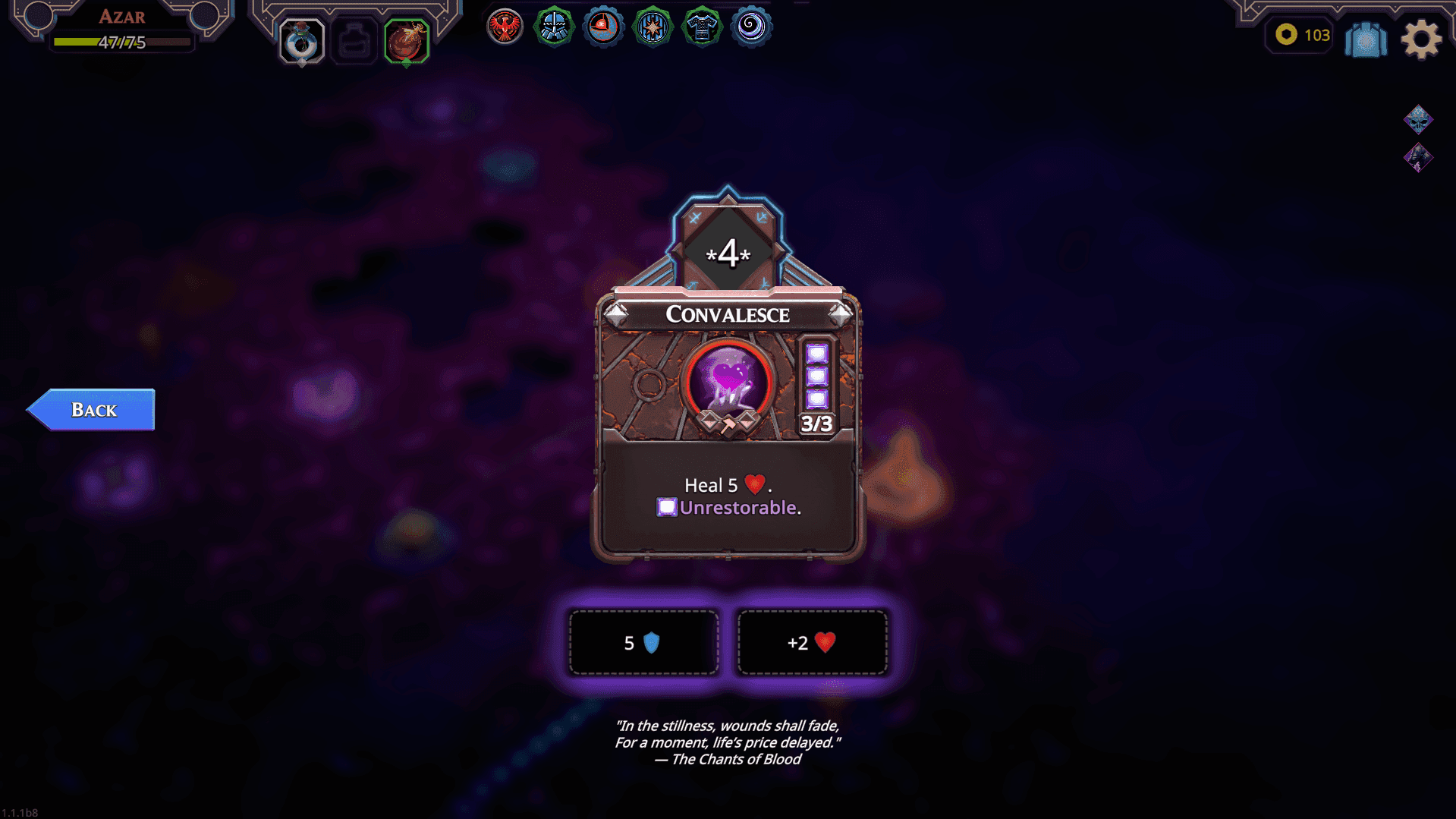
Task: Click Azar's health bar showing 47/75
Action: pos(121,43)
